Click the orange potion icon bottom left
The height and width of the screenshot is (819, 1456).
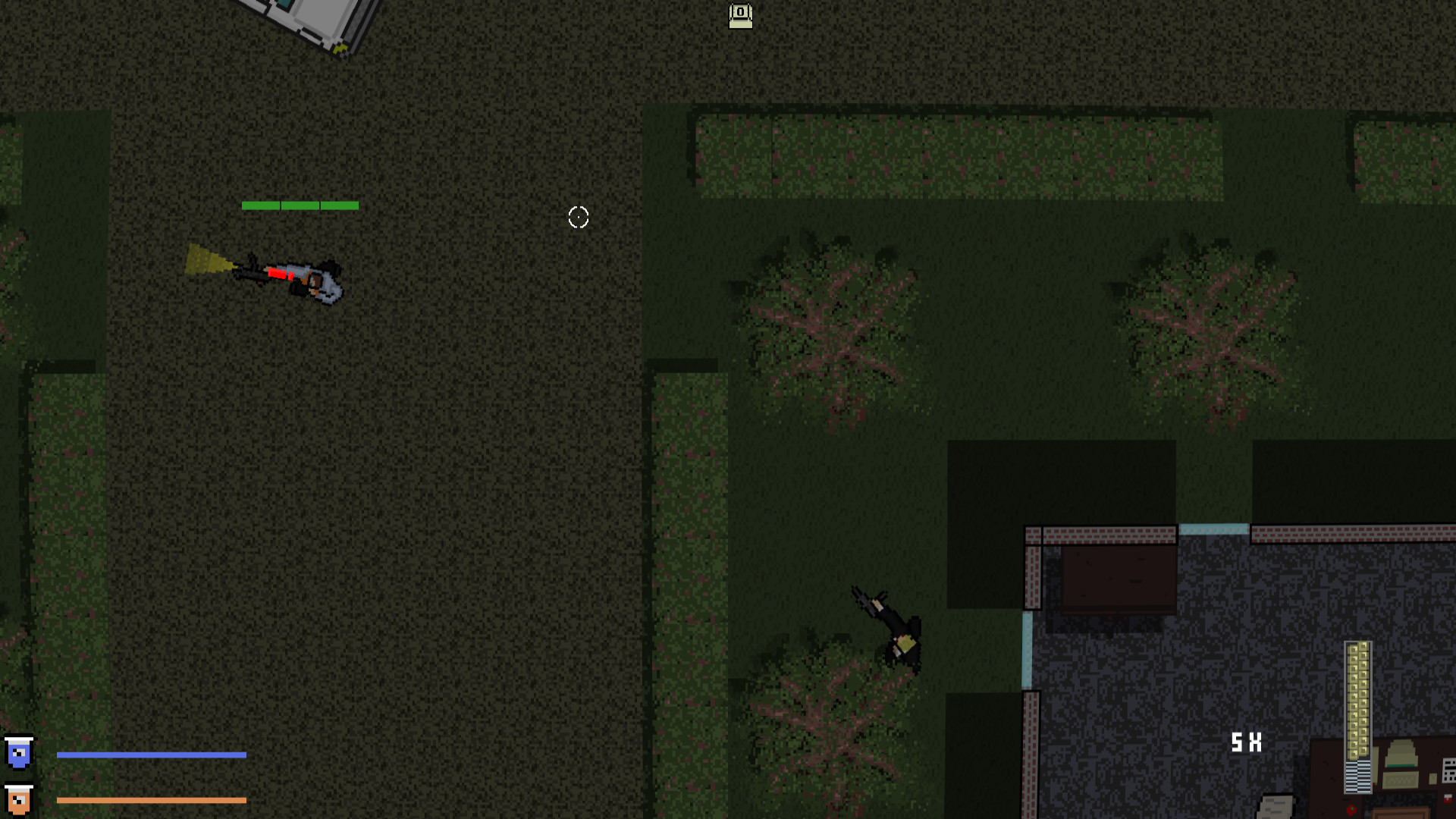tap(18, 799)
